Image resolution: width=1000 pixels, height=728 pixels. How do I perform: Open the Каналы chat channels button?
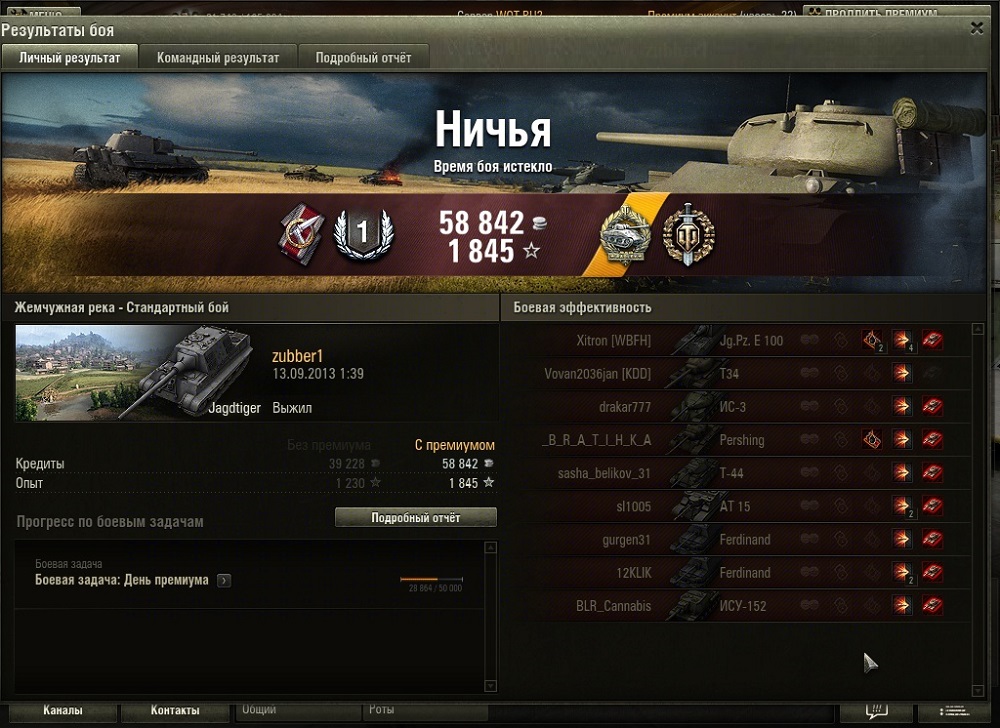tap(62, 711)
